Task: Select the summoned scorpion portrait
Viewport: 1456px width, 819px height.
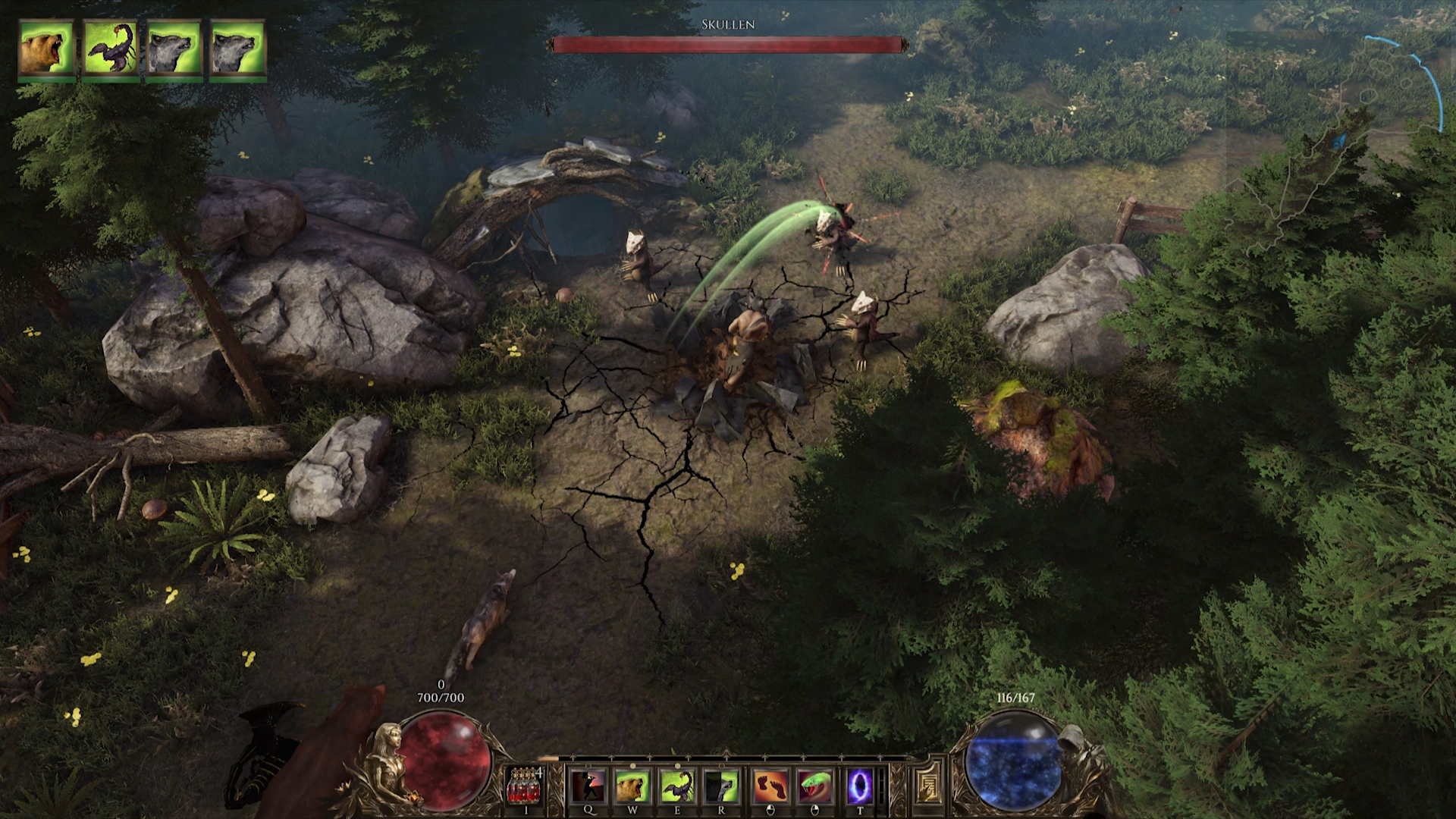Action: click(x=111, y=48)
